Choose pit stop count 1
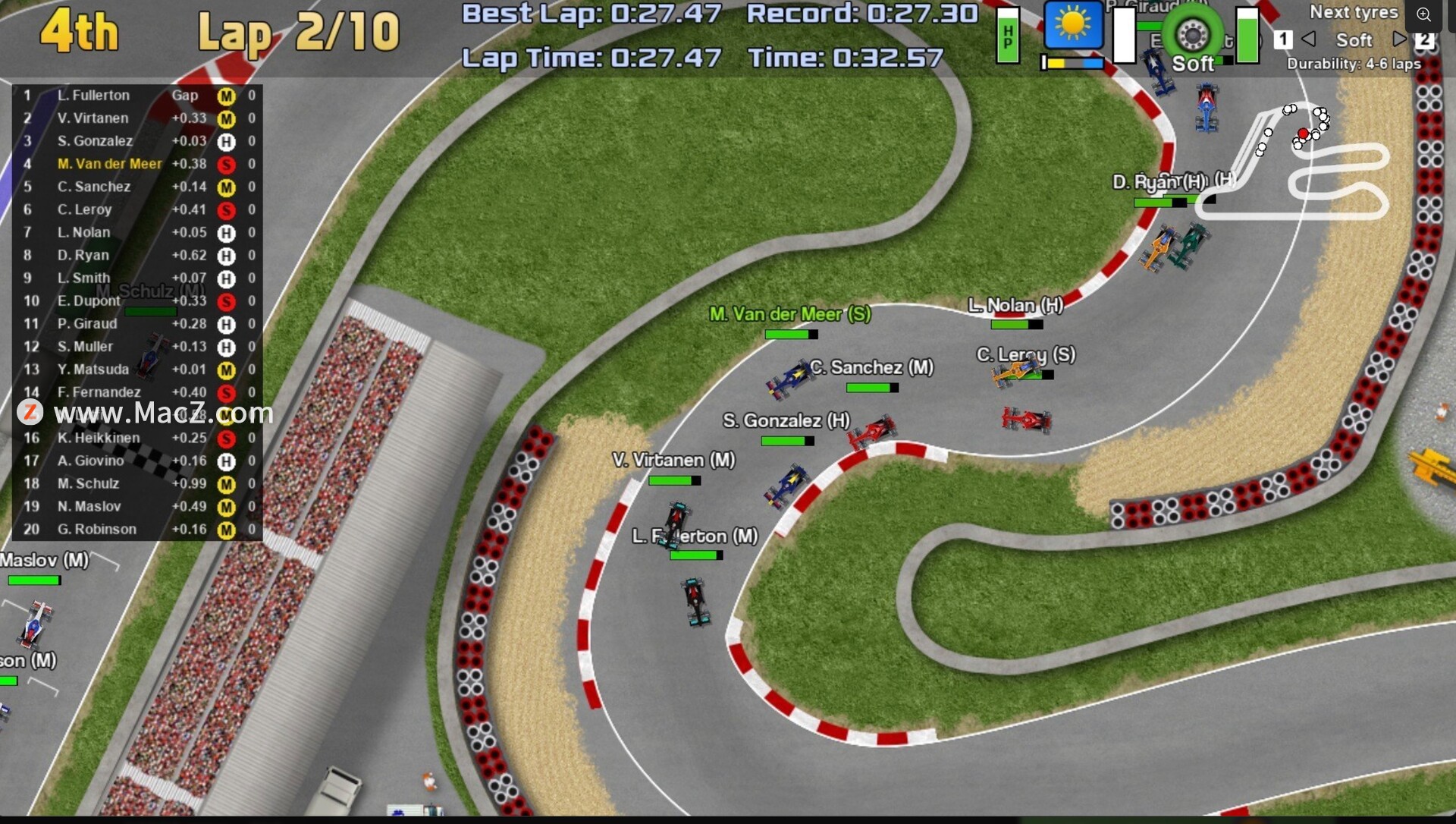1456x824 pixels. (x=1283, y=39)
